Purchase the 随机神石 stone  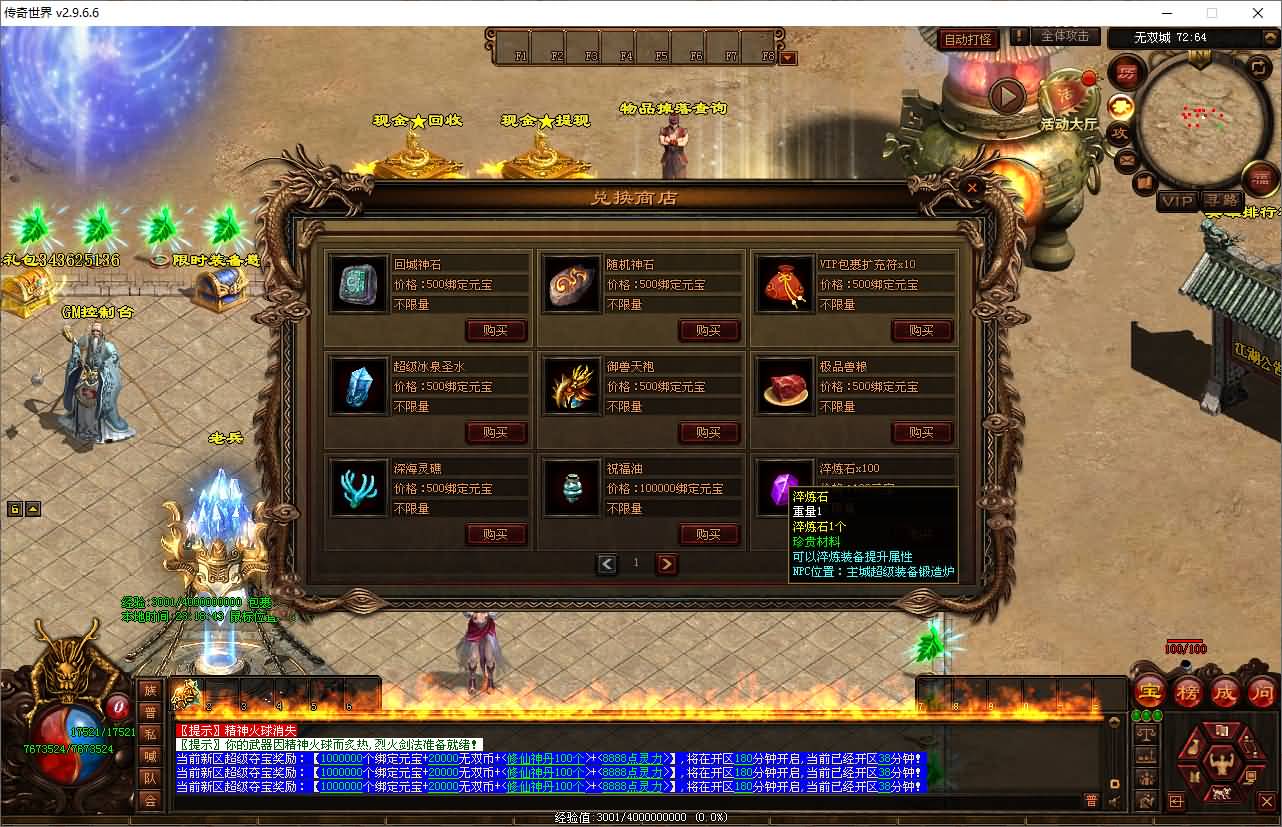click(x=708, y=330)
